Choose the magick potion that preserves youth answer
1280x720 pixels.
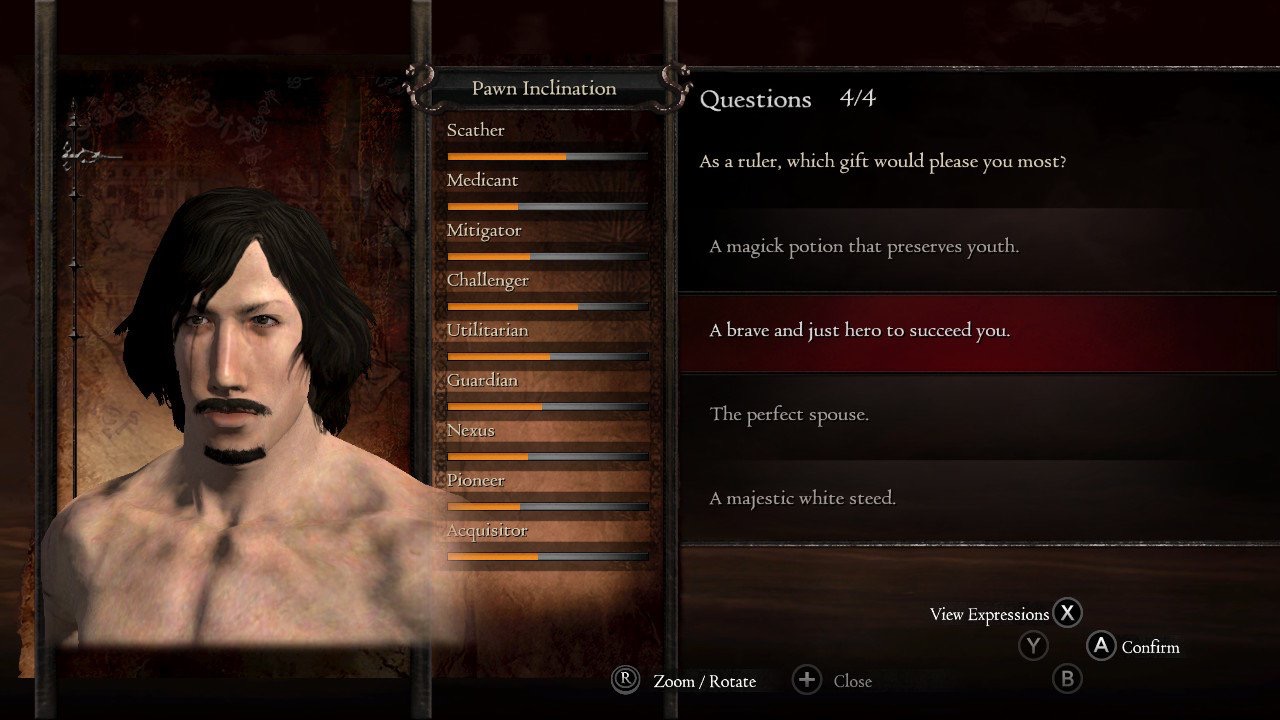tap(864, 247)
